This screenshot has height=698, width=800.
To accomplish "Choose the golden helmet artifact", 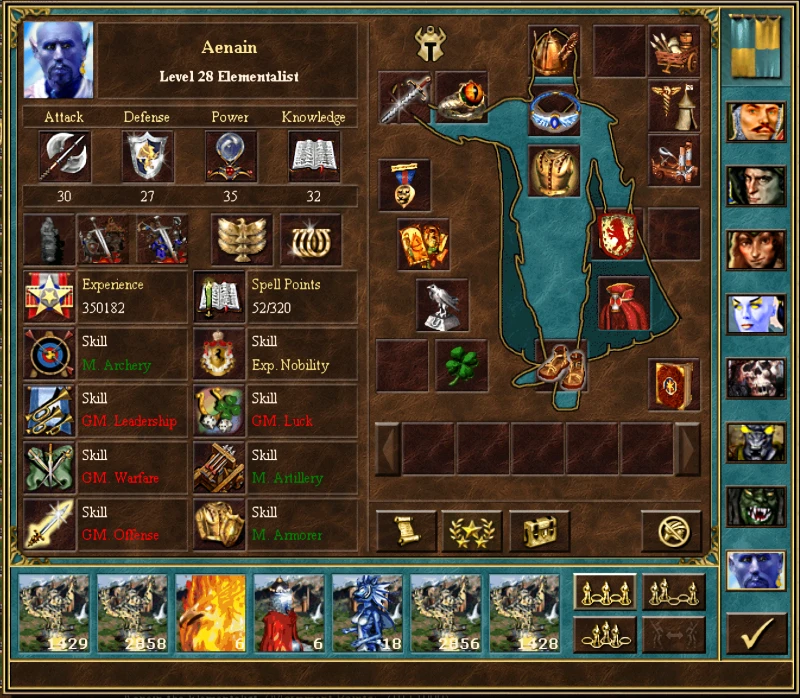I will tap(553, 52).
